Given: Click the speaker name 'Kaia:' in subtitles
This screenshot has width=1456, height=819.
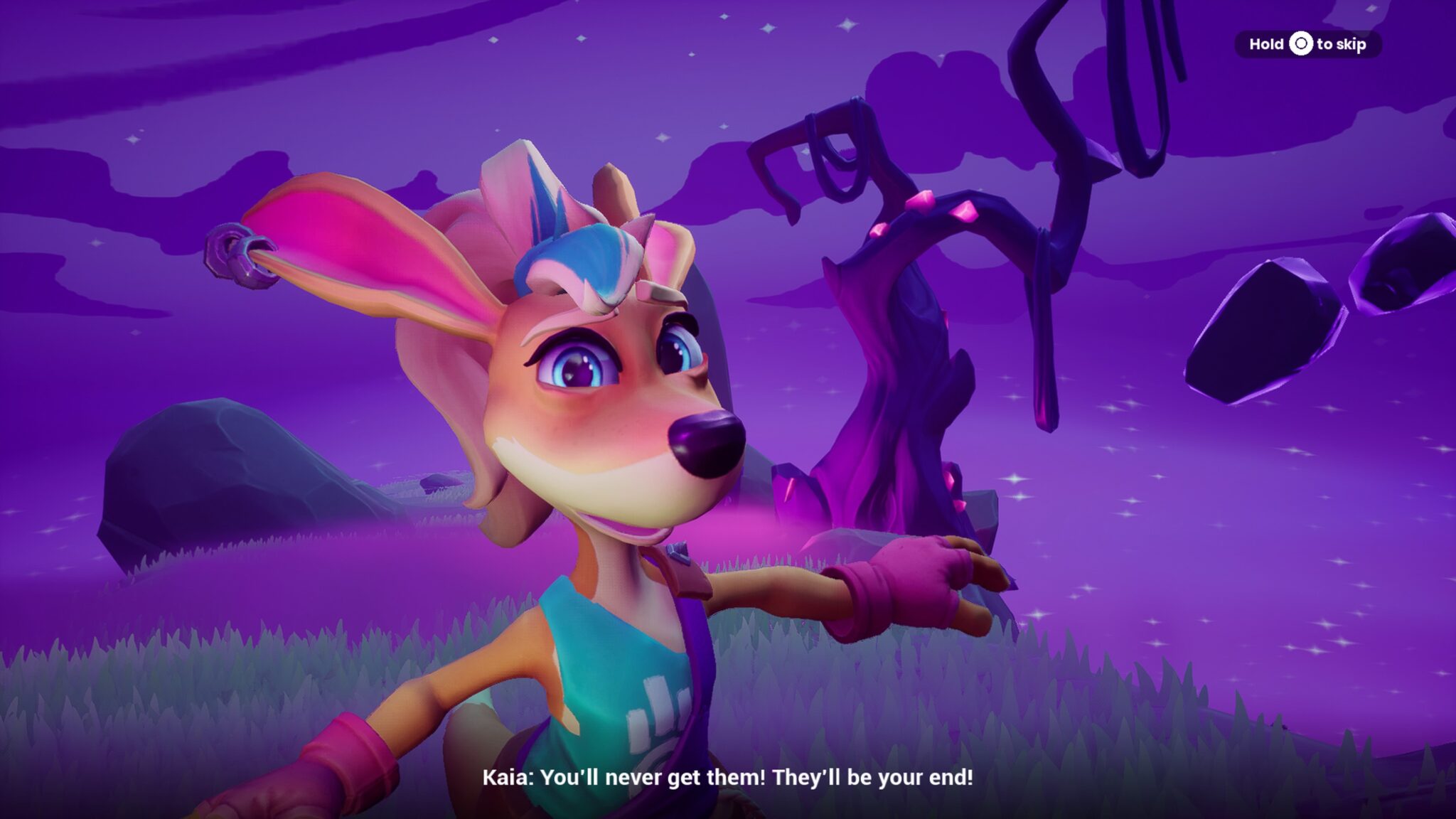Looking at the screenshot, I should [x=509, y=778].
